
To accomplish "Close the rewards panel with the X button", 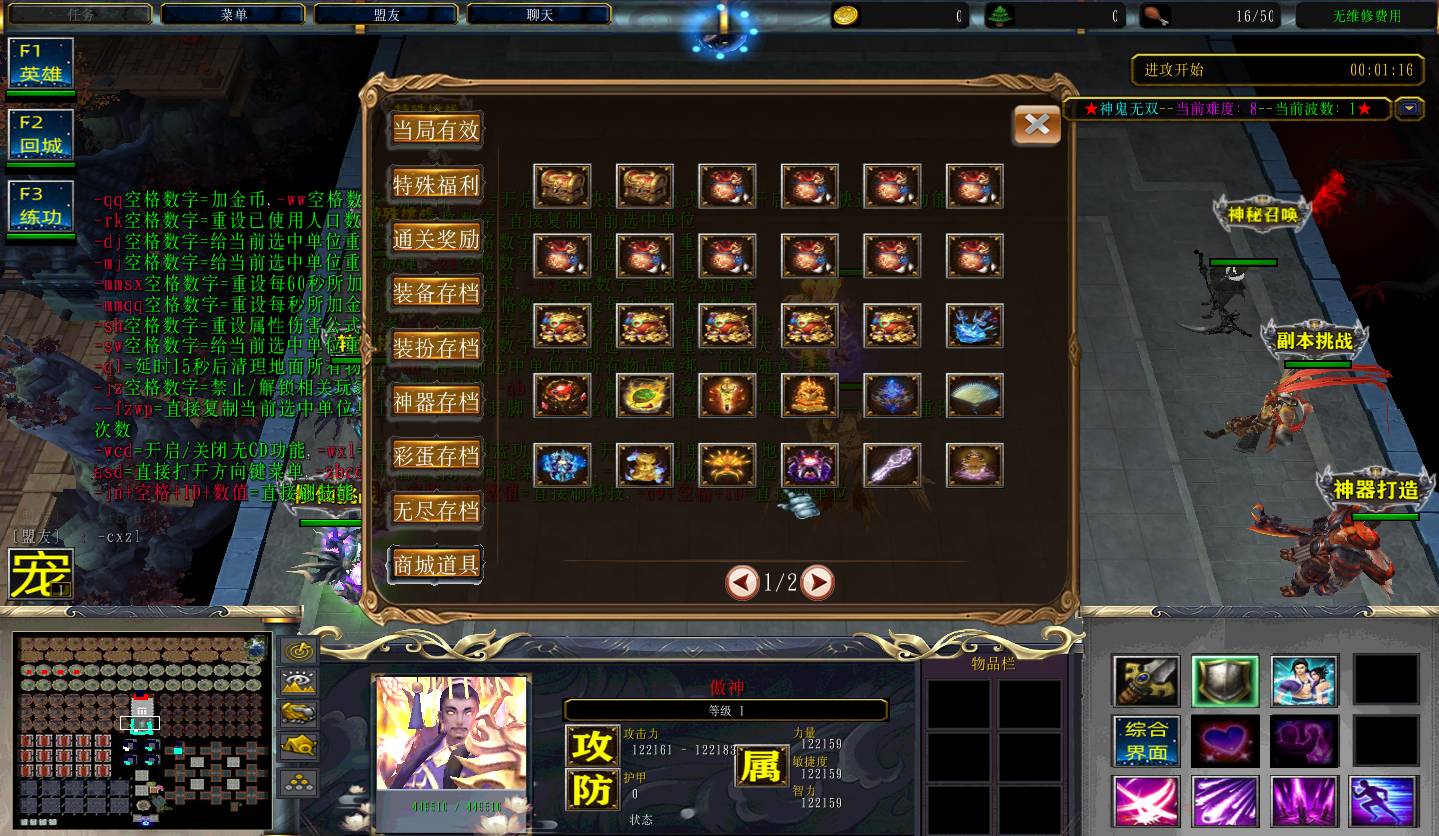I will click(x=1037, y=125).
